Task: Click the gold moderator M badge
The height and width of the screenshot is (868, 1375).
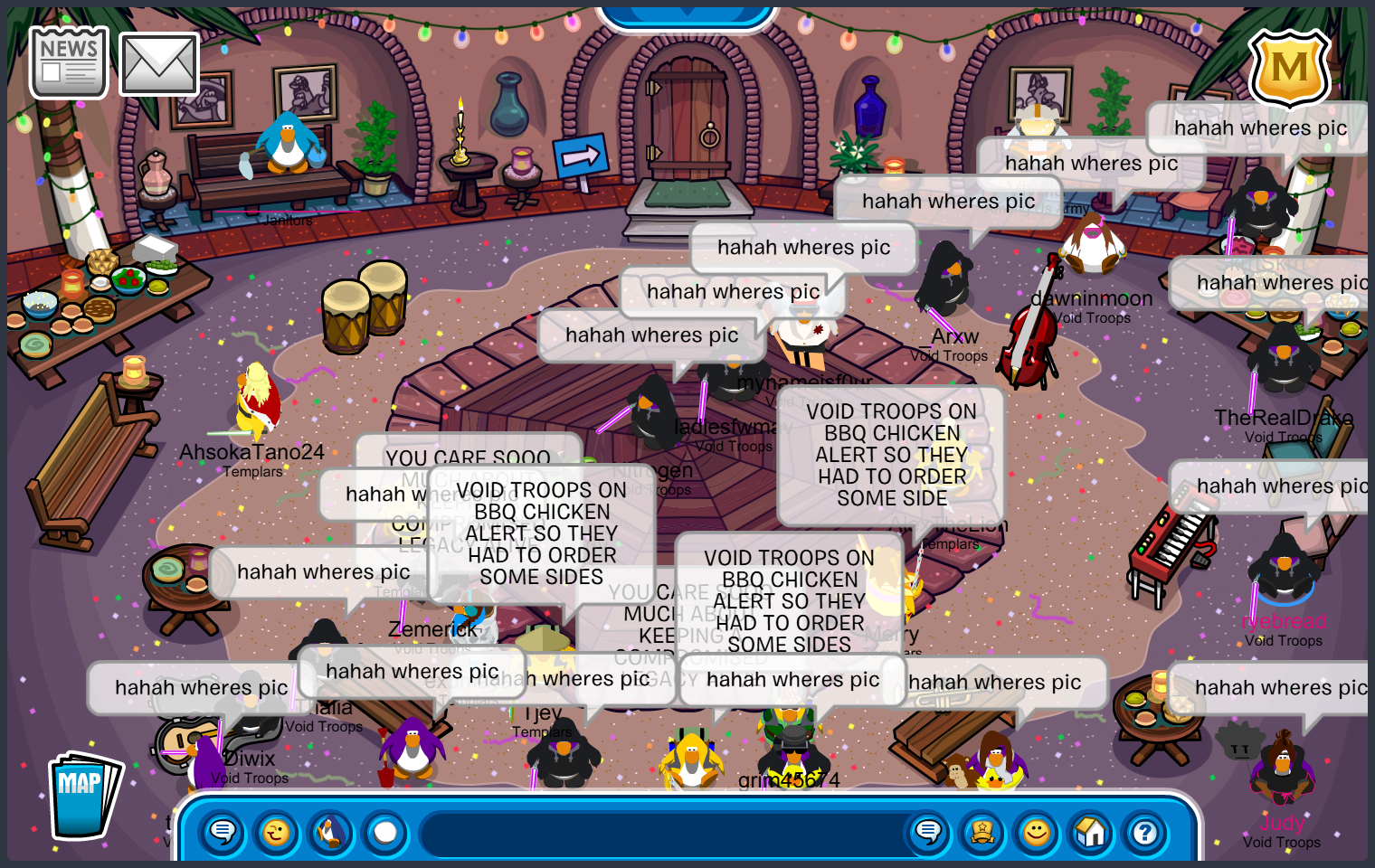Action: click(x=1289, y=68)
